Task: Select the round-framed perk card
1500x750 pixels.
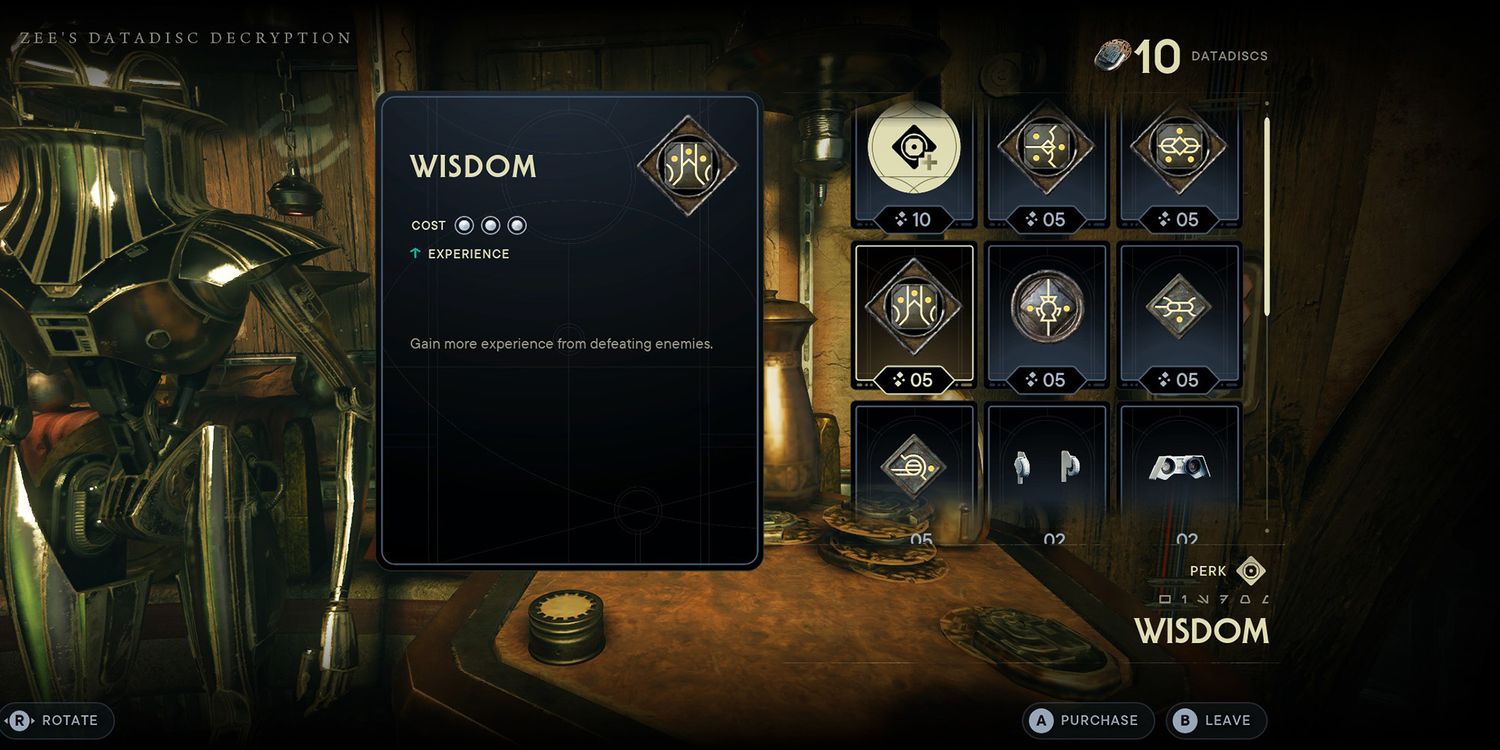Action: pos(1046,314)
